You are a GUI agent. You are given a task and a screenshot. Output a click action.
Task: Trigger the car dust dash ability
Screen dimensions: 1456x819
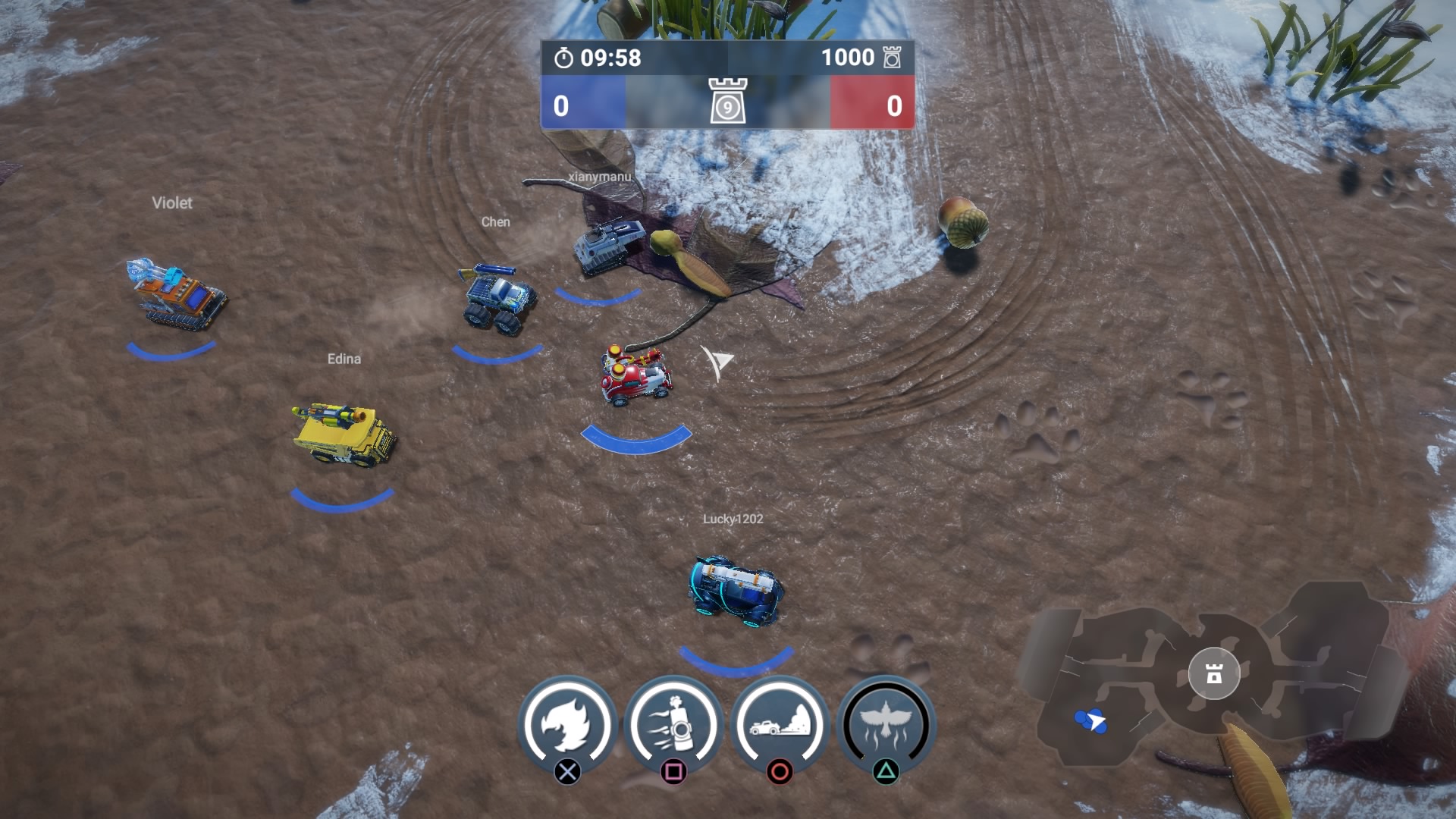pos(780,725)
